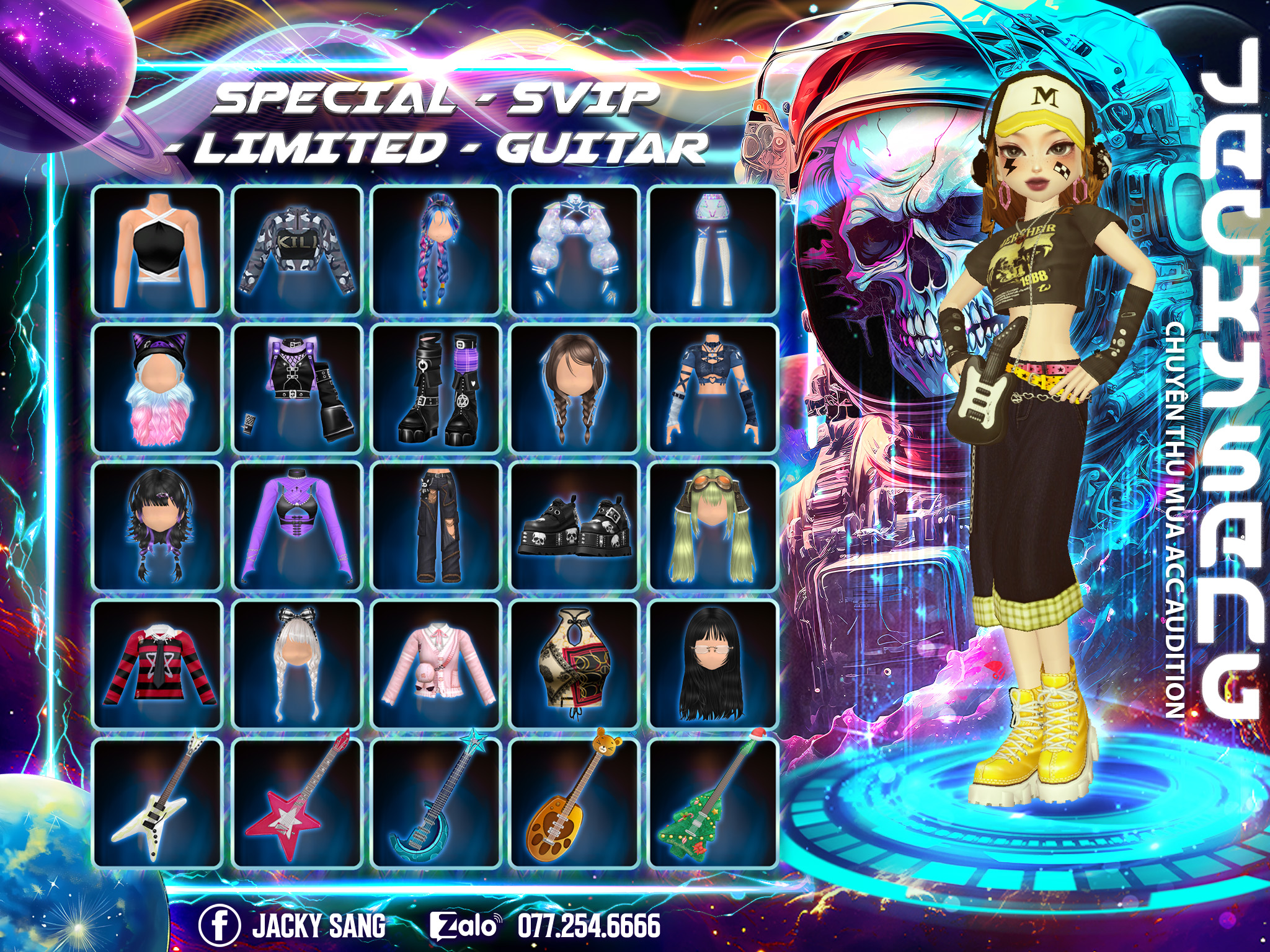
Task: Select the red star-shaped guitar
Action: (297, 803)
